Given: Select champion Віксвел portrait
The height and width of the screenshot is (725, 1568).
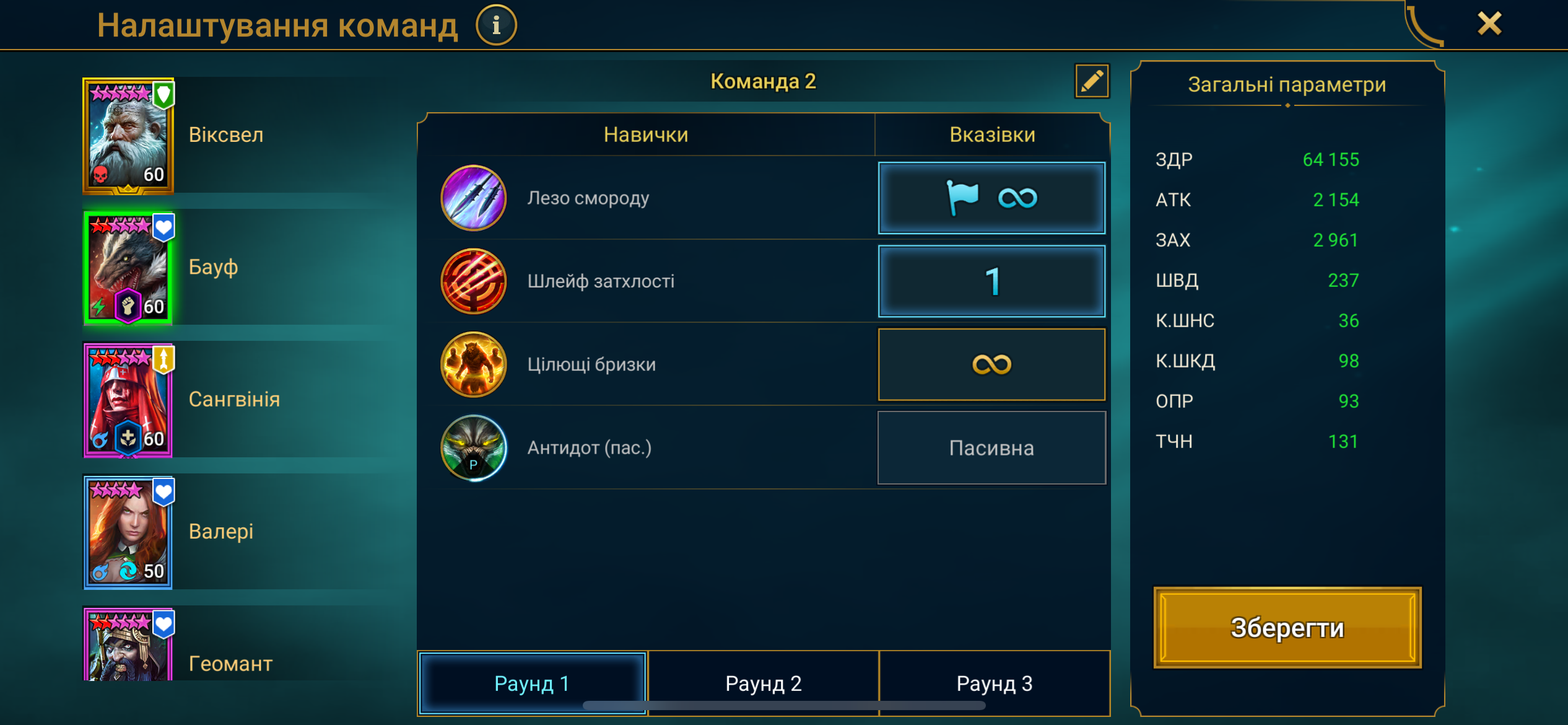Looking at the screenshot, I should [x=128, y=136].
